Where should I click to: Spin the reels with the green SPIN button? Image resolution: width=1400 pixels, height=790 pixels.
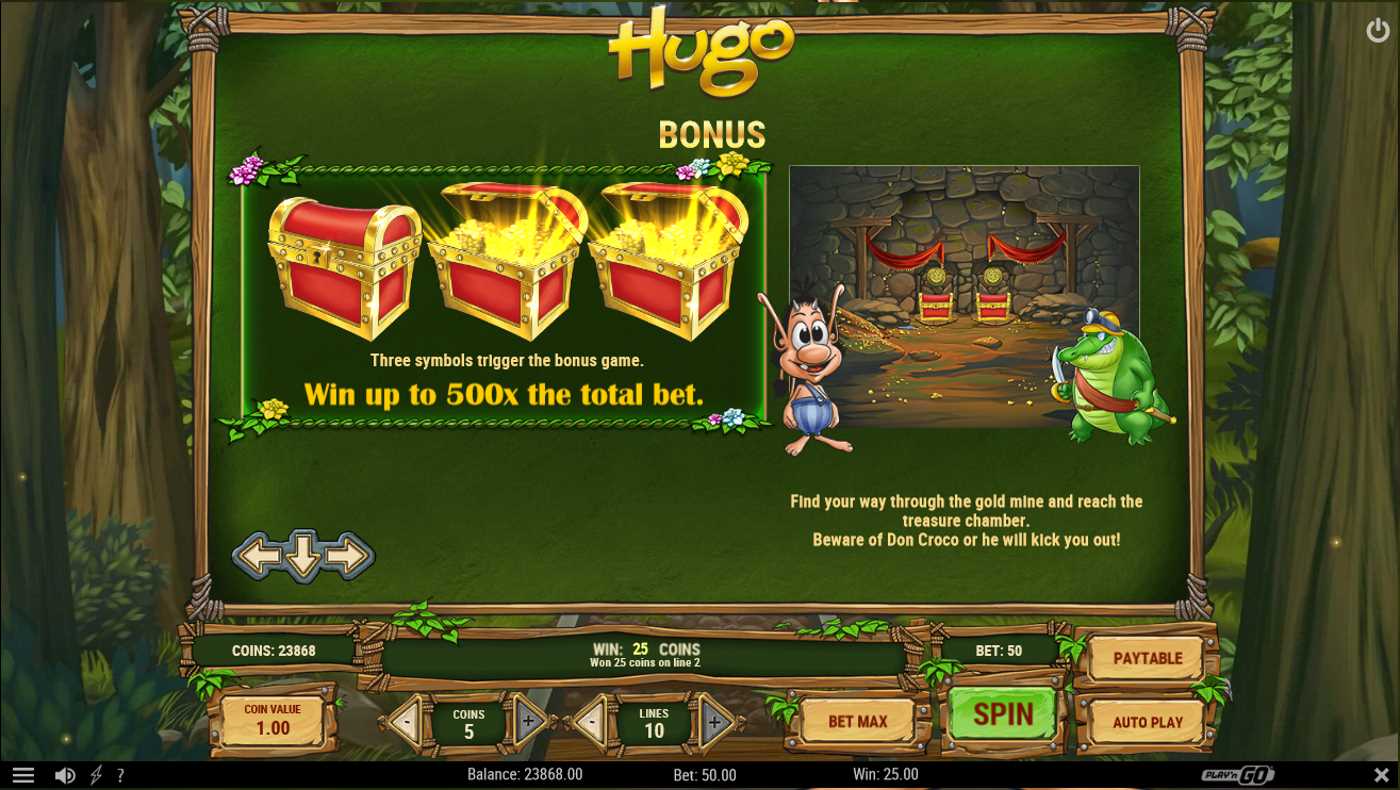tap(1003, 714)
